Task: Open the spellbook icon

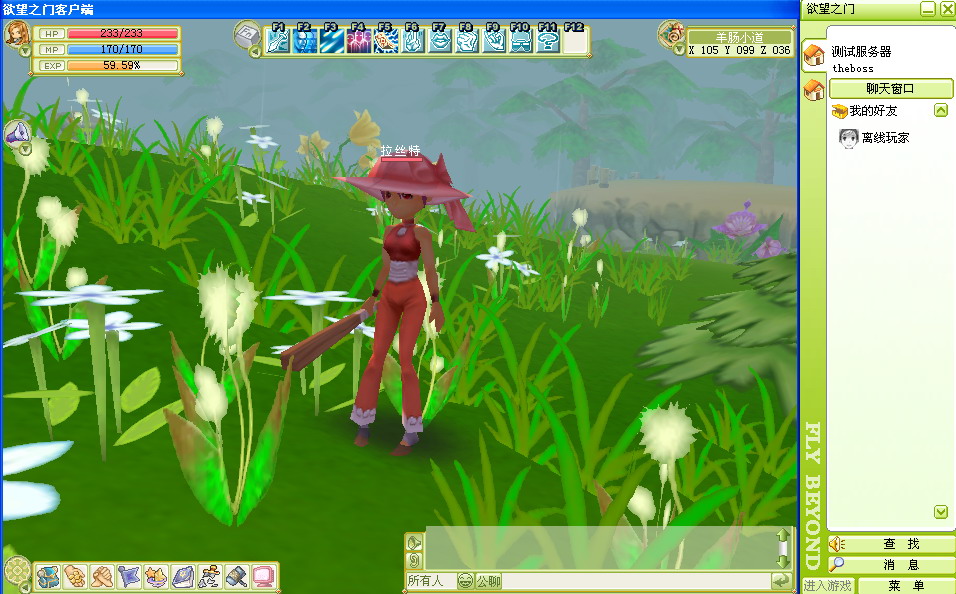Action: pyautogui.click(x=183, y=576)
